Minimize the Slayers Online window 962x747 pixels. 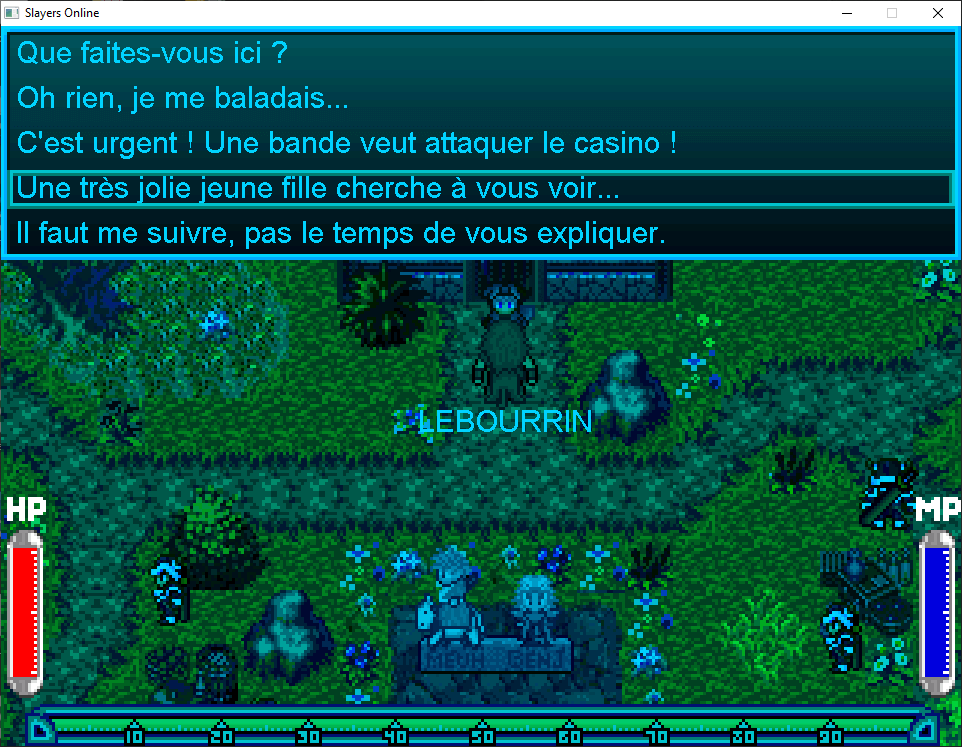coord(846,13)
